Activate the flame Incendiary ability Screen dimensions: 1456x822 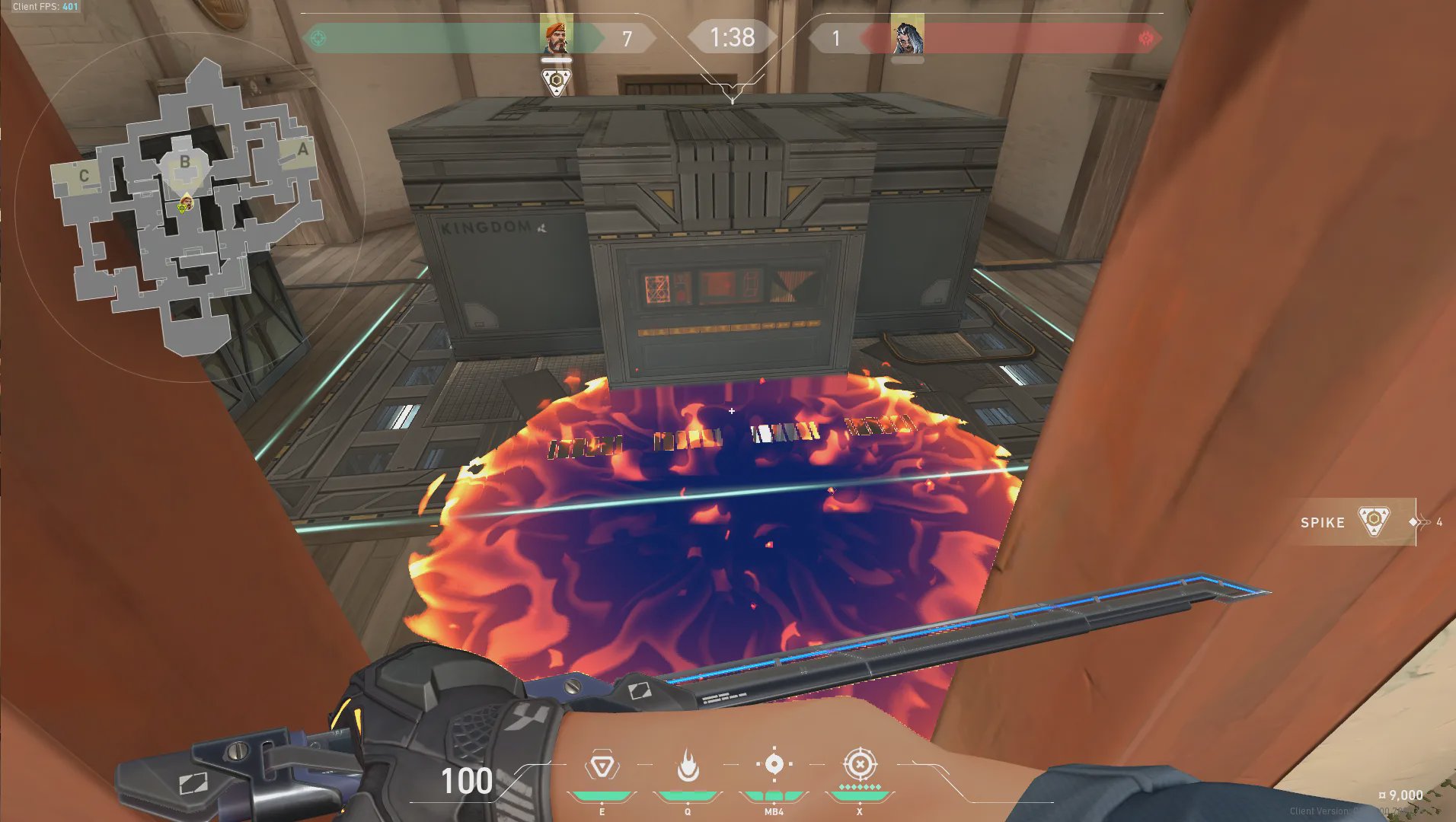pyautogui.click(x=688, y=766)
